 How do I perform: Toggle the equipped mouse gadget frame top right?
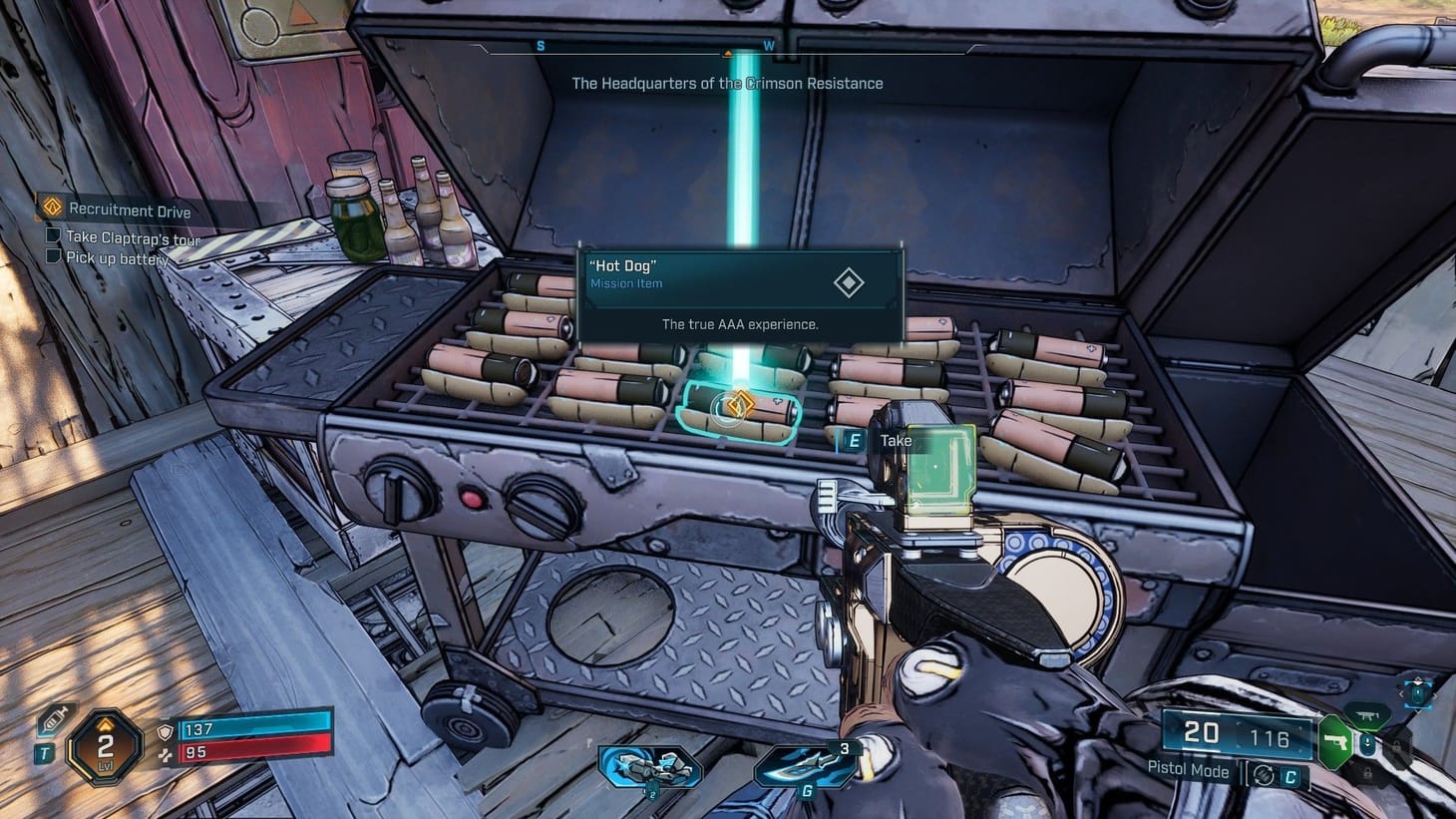point(1417,694)
